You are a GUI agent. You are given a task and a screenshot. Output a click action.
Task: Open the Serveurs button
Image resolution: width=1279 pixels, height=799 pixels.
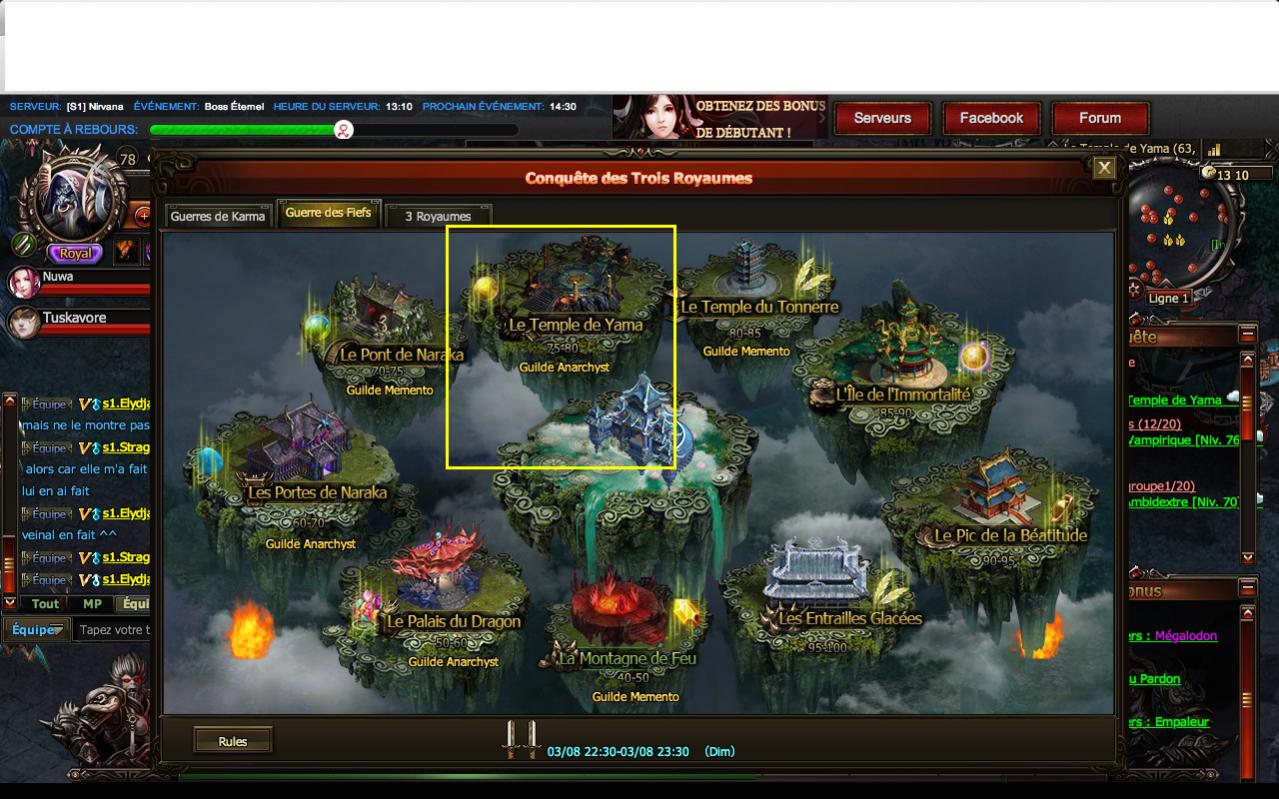[x=882, y=118]
